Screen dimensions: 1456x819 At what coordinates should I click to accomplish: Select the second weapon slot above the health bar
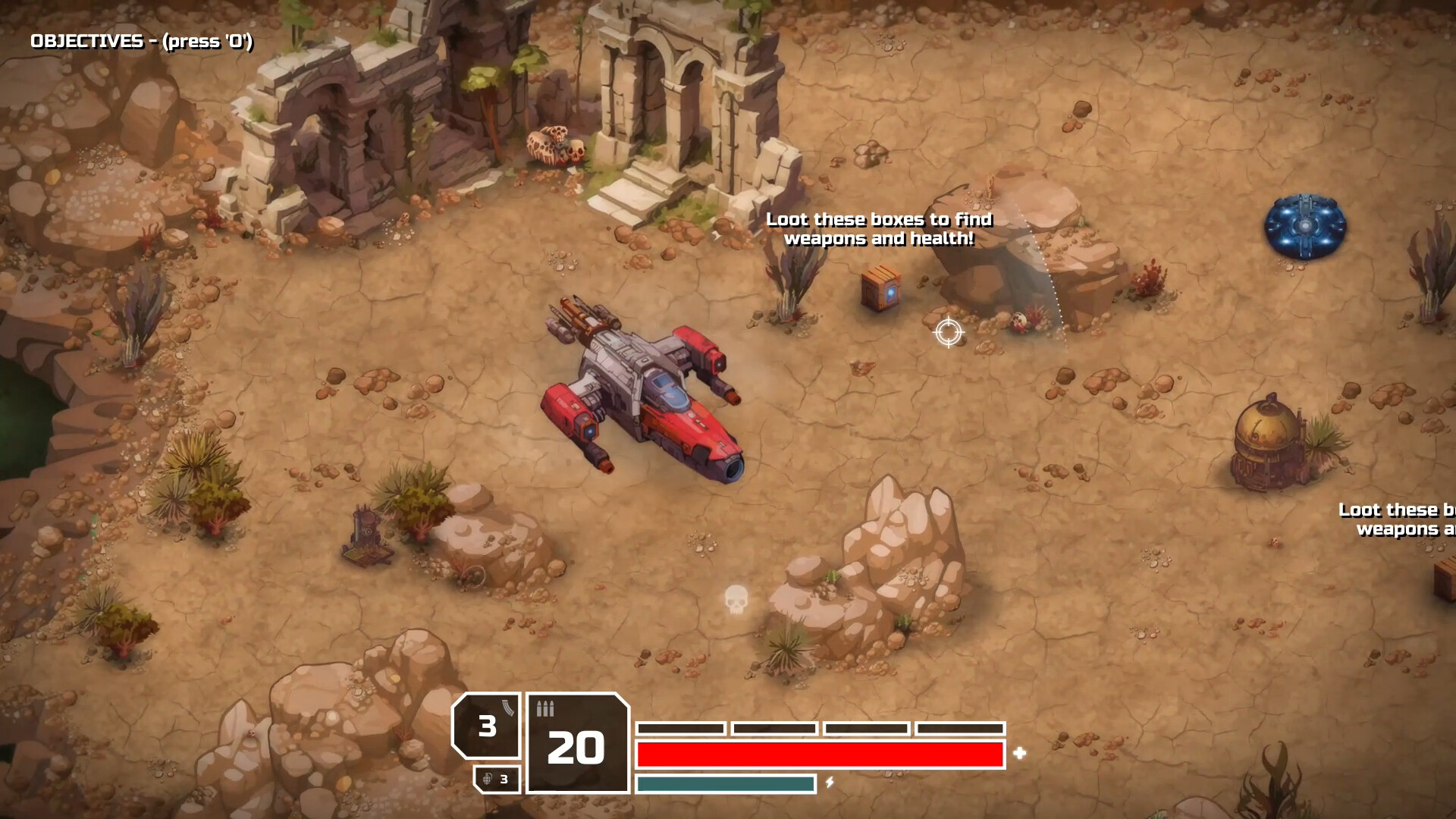click(x=775, y=727)
